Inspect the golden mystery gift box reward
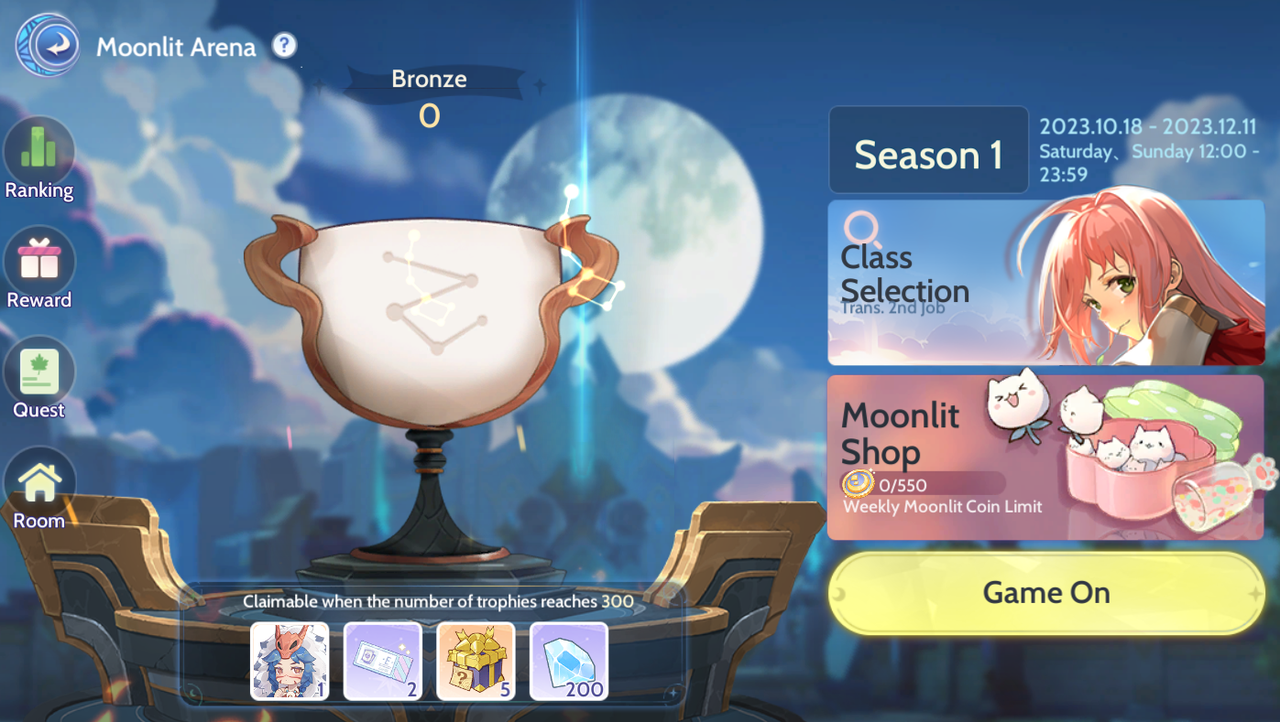This screenshot has width=1280, height=722. click(x=476, y=661)
